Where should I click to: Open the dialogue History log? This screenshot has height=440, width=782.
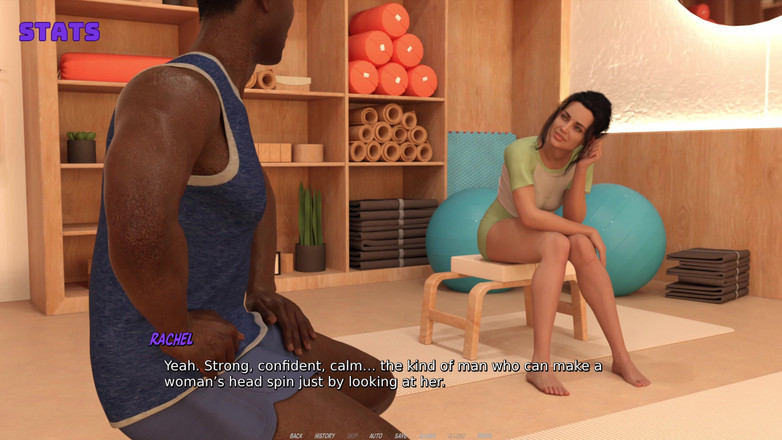click(x=325, y=436)
